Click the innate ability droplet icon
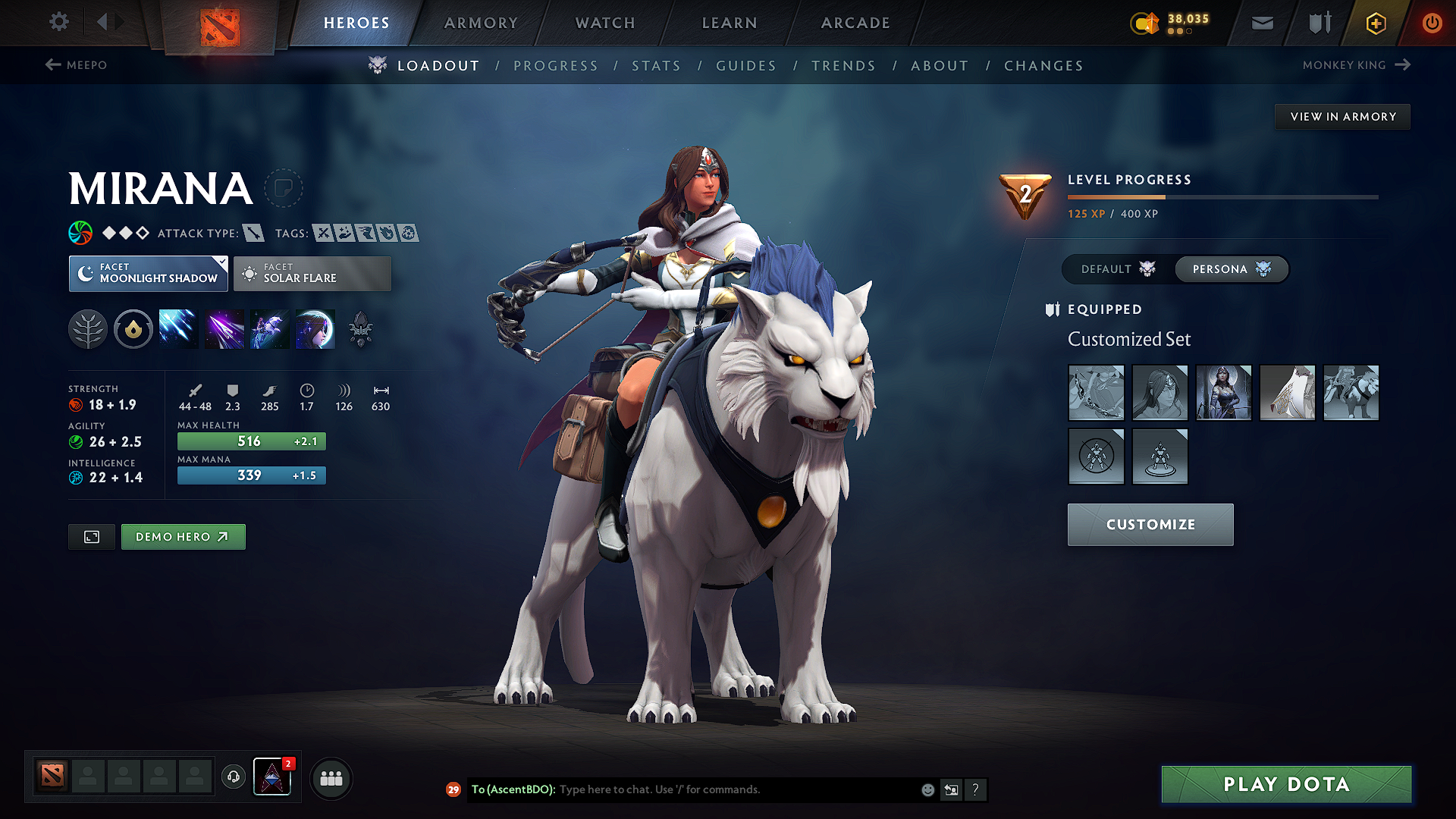 coord(133,328)
